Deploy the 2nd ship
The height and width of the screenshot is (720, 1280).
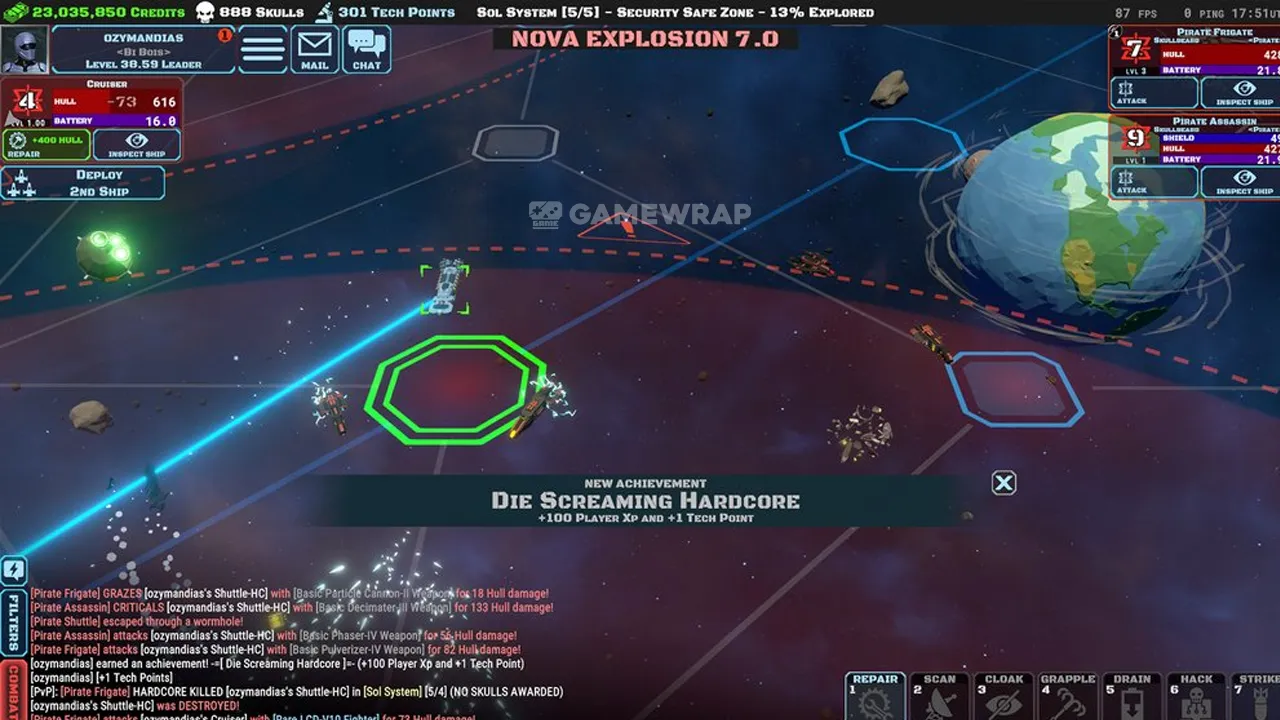click(83, 183)
